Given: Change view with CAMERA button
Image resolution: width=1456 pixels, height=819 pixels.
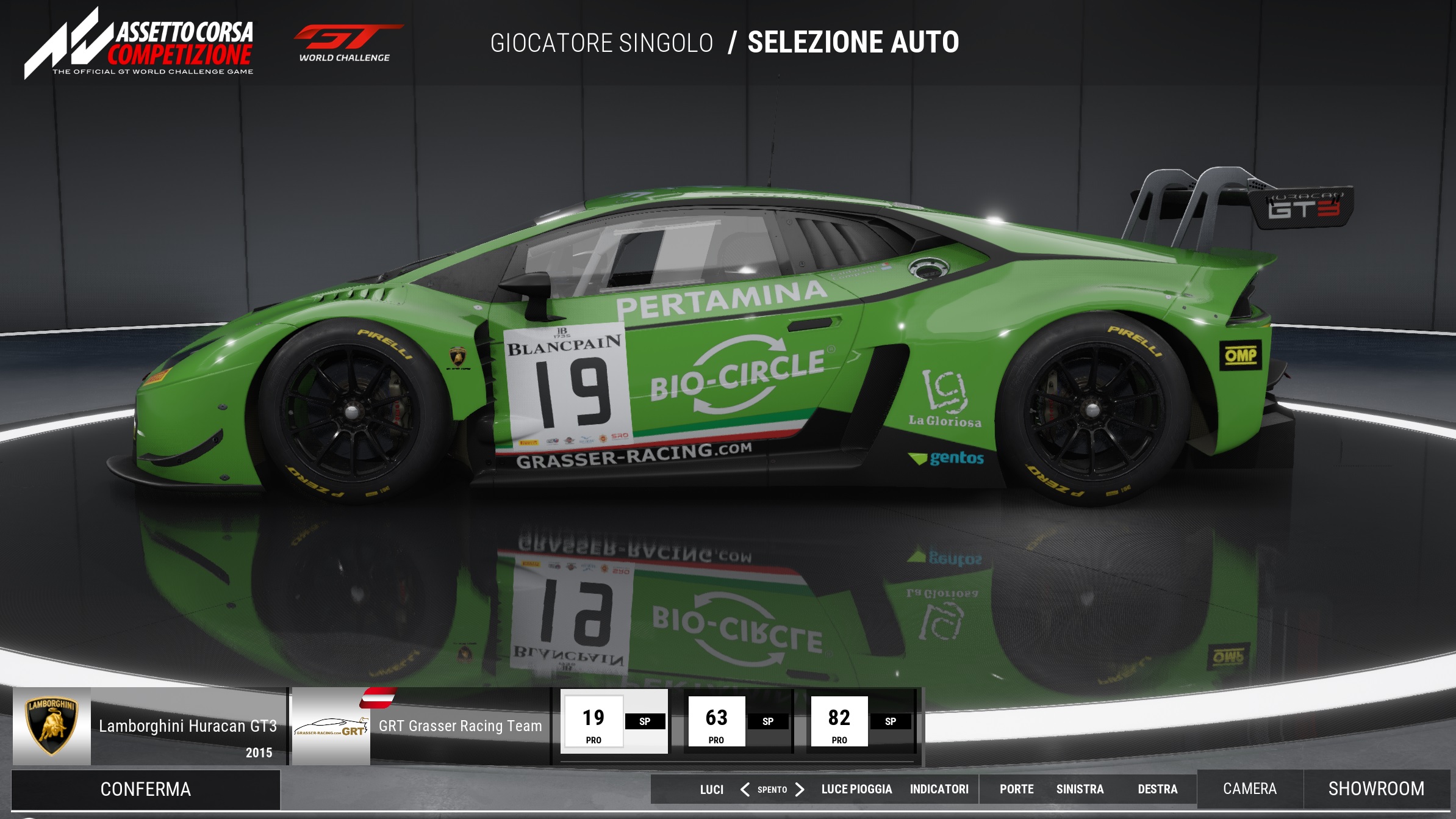Looking at the screenshot, I should [1249, 789].
